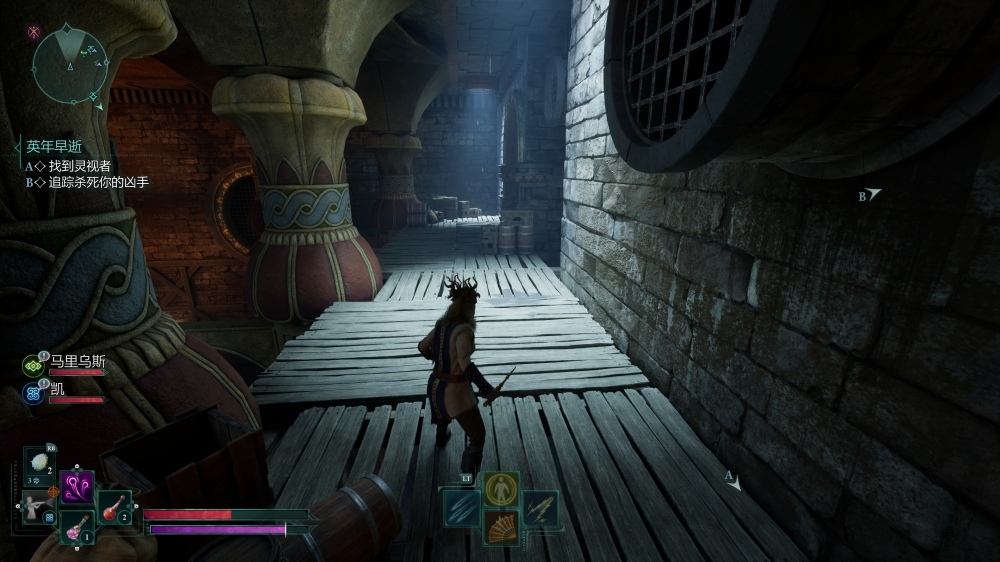The height and width of the screenshot is (562, 1000).
Task: Select companion 马里乌斯 portrait
Action: click(x=33, y=366)
